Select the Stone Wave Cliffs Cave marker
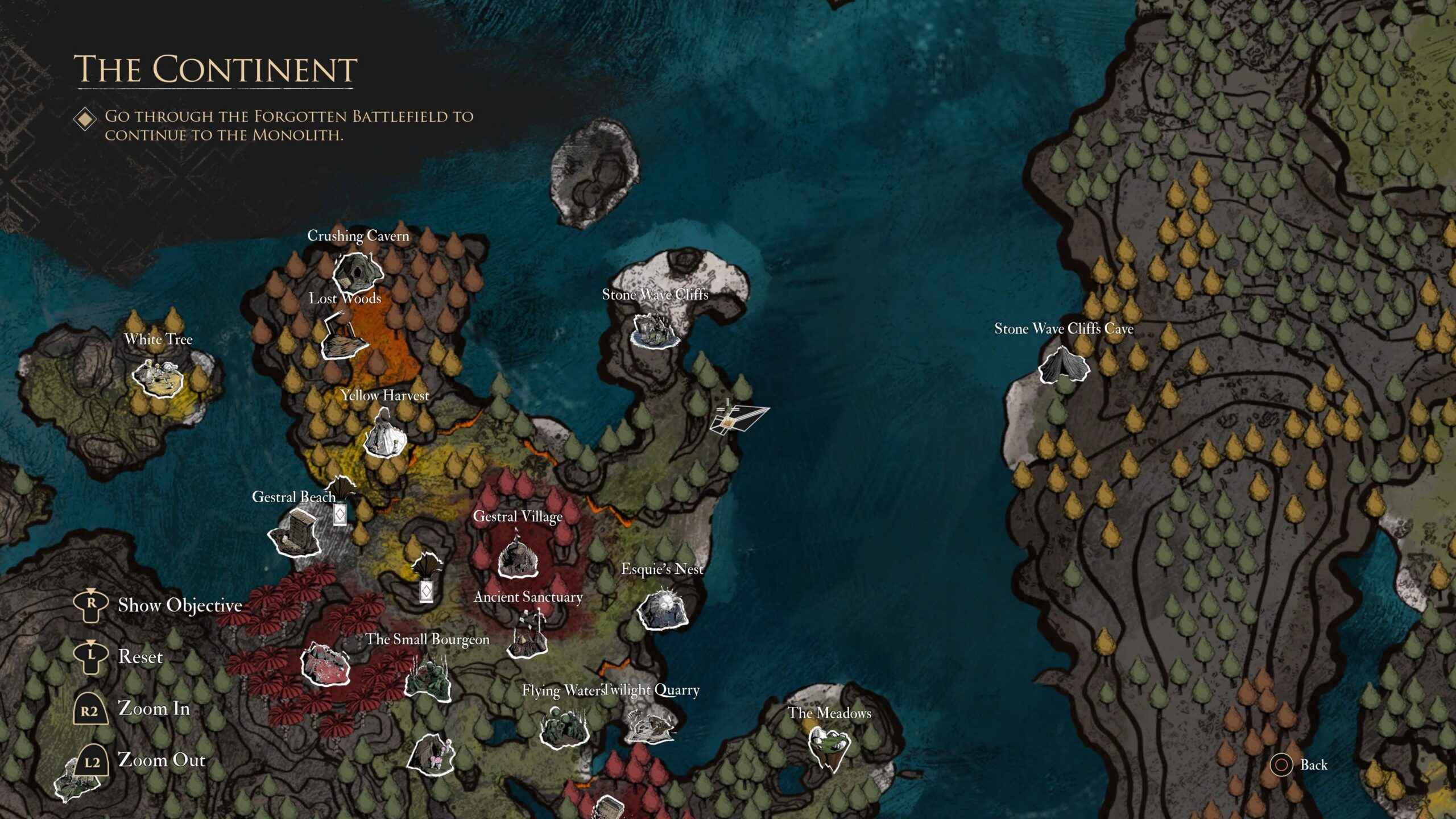 (x=1064, y=365)
